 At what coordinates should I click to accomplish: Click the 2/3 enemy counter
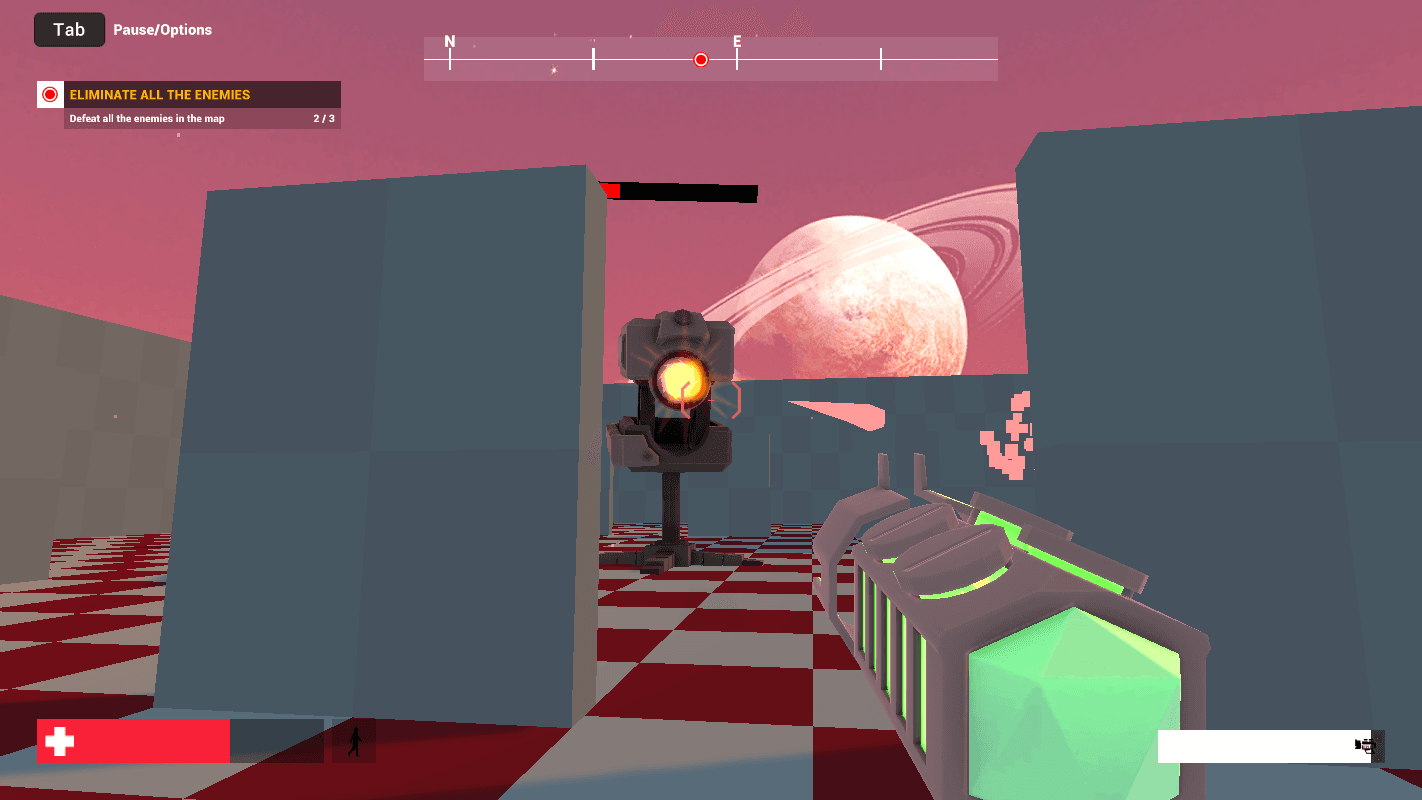click(324, 117)
